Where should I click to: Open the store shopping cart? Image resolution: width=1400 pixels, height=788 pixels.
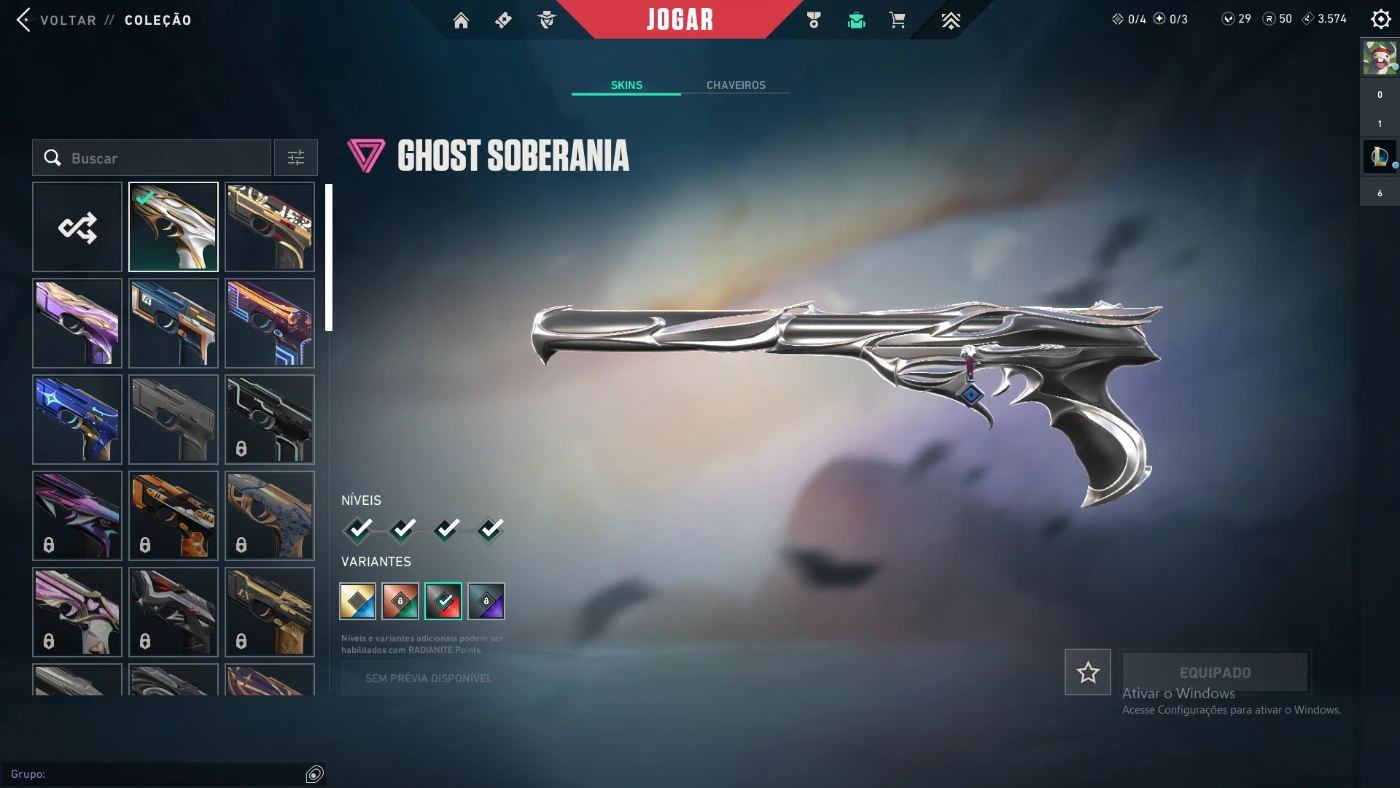click(898, 20)
